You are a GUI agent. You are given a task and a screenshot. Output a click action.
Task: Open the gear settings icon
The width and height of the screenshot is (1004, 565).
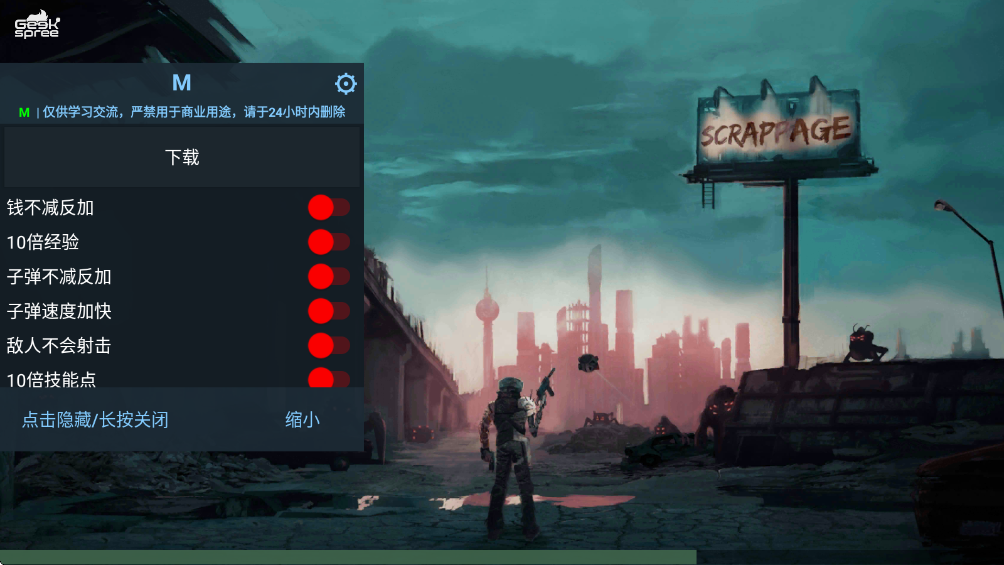(x=346, y=84)
